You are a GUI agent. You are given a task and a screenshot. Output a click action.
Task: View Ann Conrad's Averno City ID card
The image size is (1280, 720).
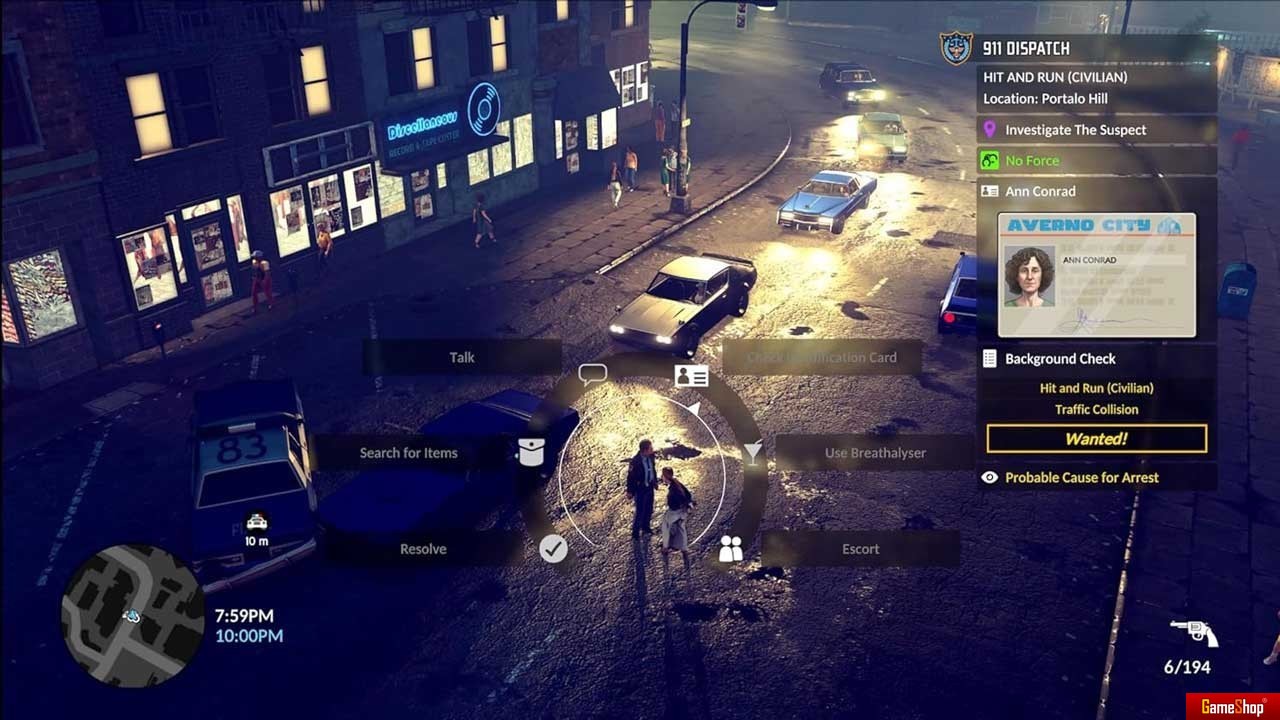click(x=1096, y=274)
